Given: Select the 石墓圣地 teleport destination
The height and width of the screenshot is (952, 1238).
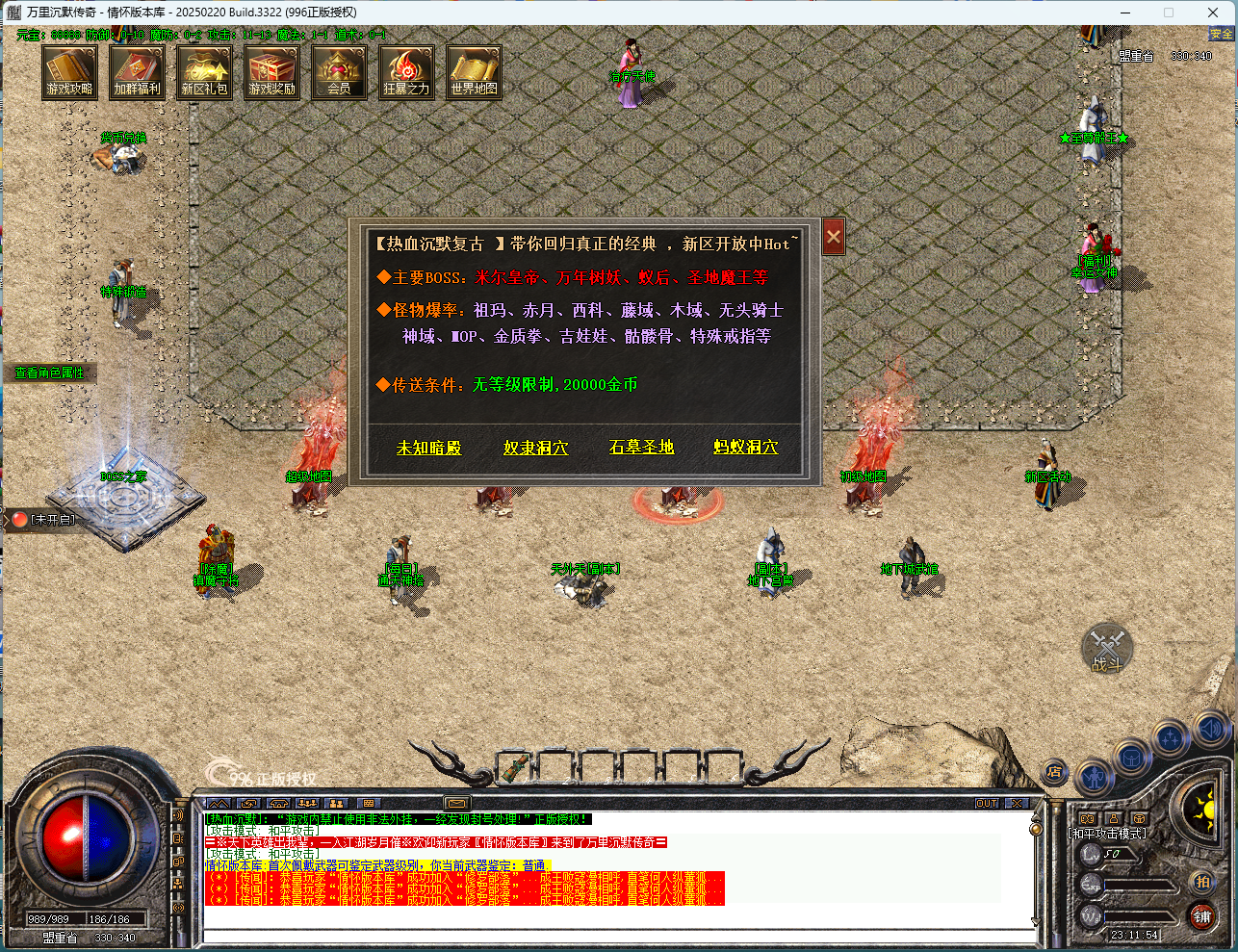Looking at the screenshot, I should coord(641,448).
